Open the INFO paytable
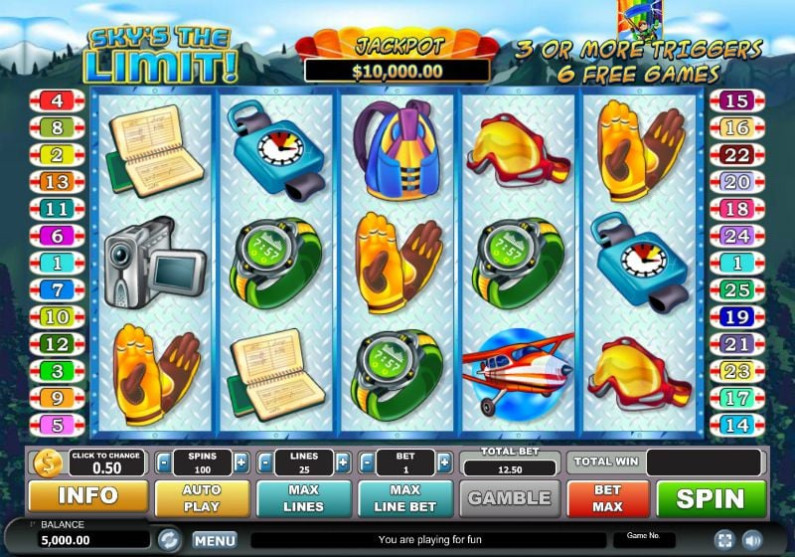Screen dimensions: 795x557 click(88, 498)
